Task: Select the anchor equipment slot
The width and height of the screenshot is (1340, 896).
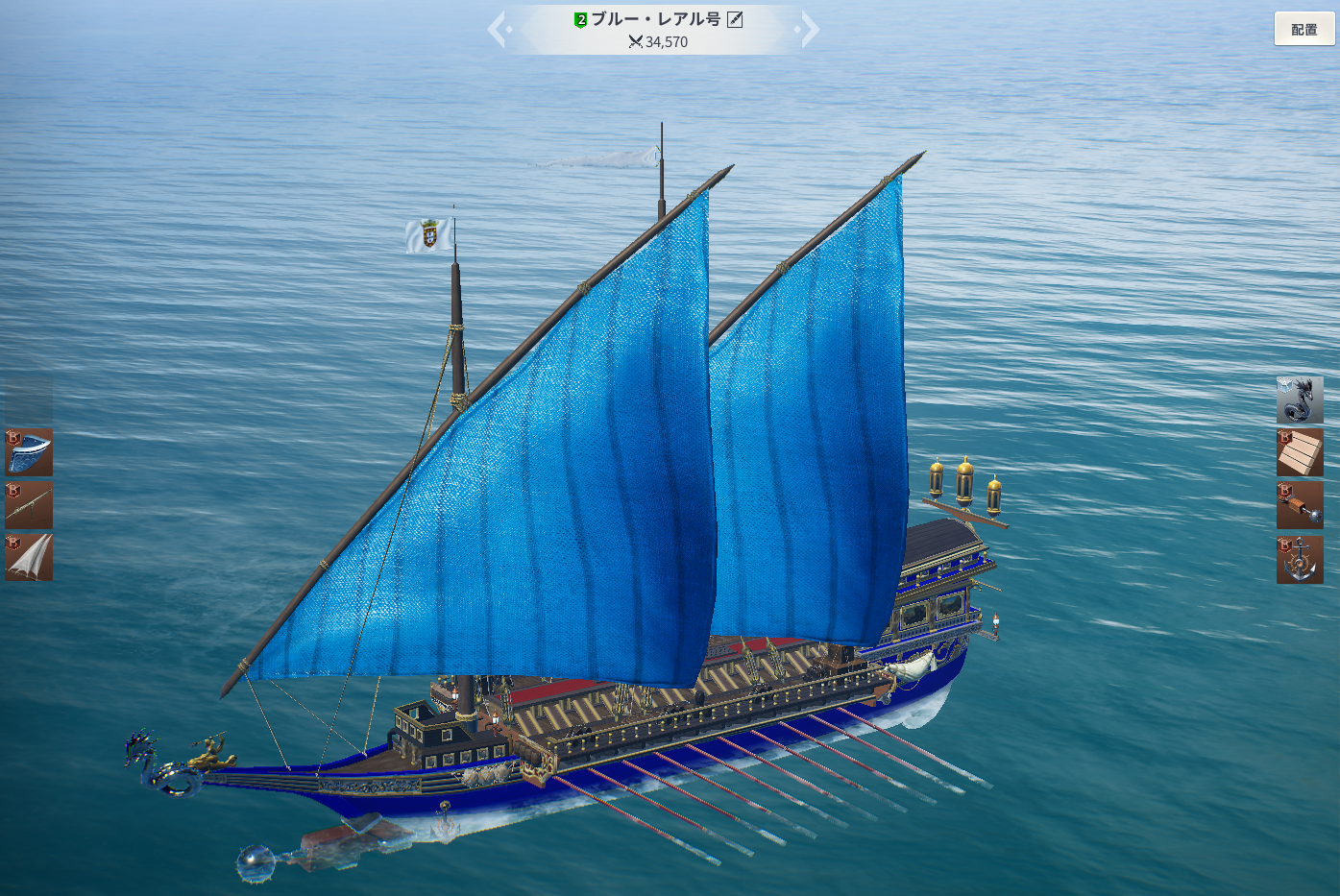Action: [1300, 560]
